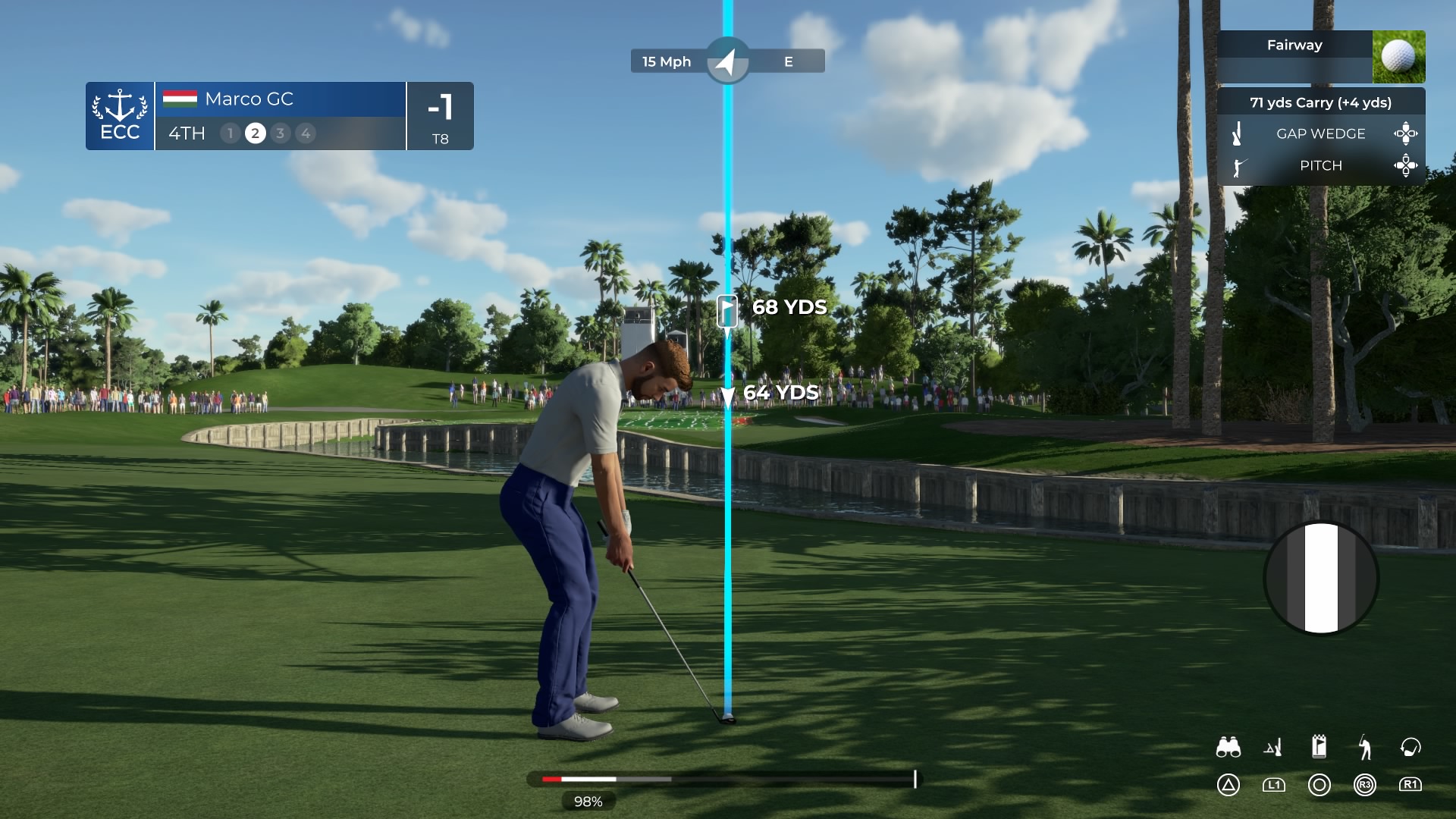
Task: Click the reset shot club icon
Action: coord(1410,748)
